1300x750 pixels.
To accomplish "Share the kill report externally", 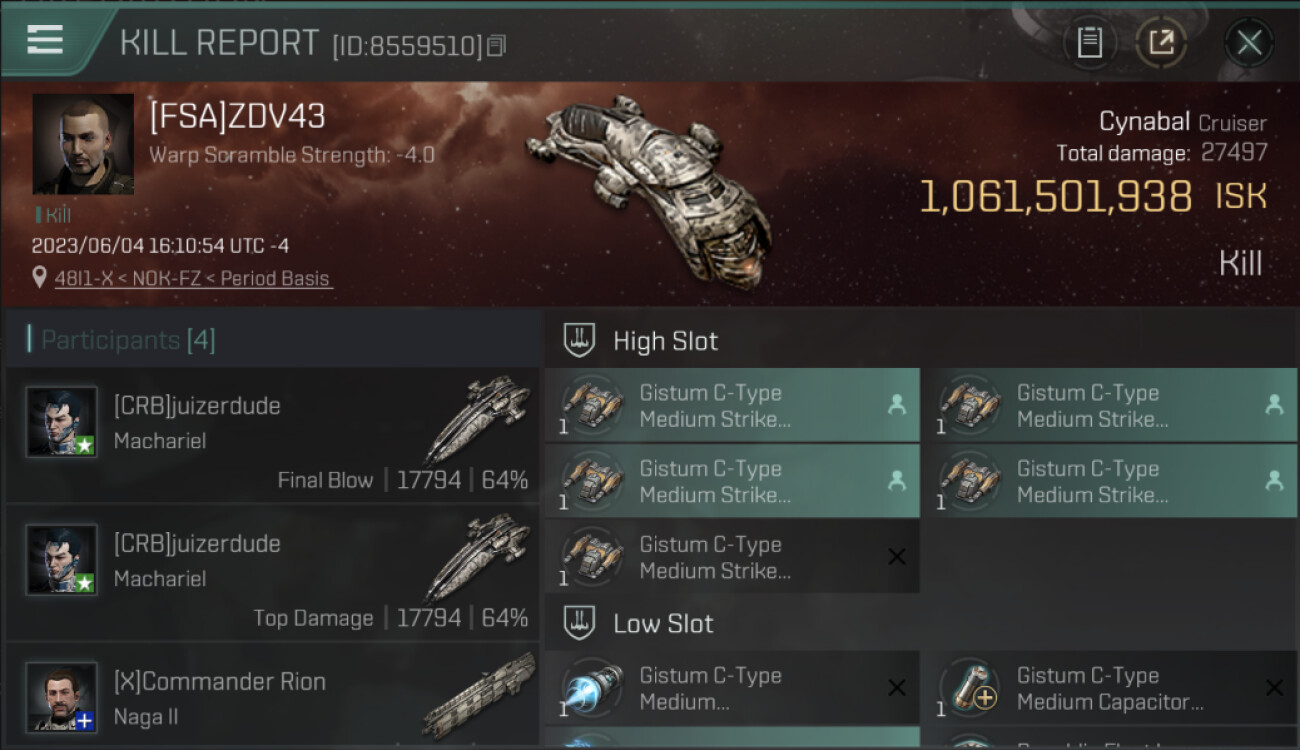I will coord(1161,42).
